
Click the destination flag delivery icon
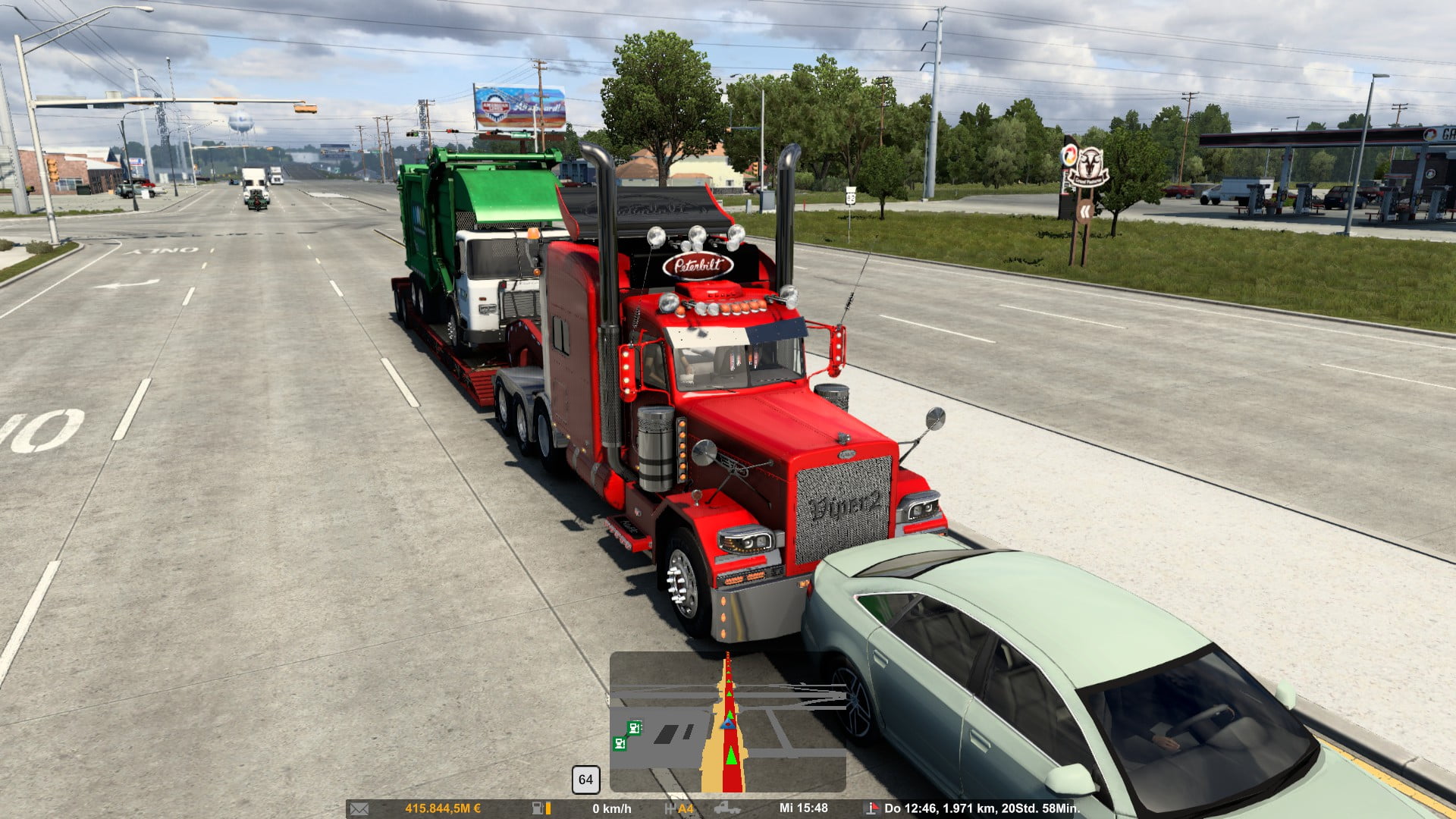tap(871, 808)
